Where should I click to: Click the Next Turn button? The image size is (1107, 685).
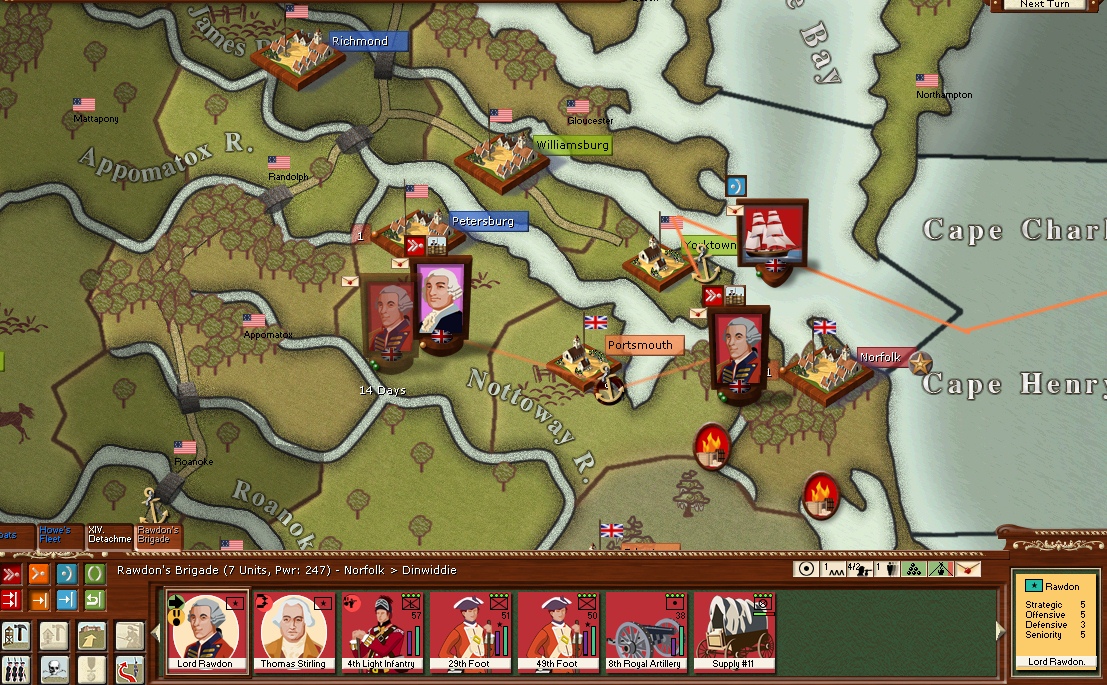[1046, 5]
